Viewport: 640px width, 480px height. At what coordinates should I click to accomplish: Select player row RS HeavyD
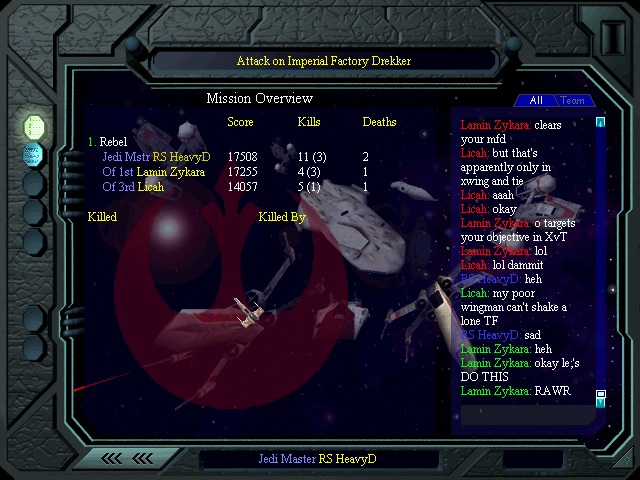156,157
